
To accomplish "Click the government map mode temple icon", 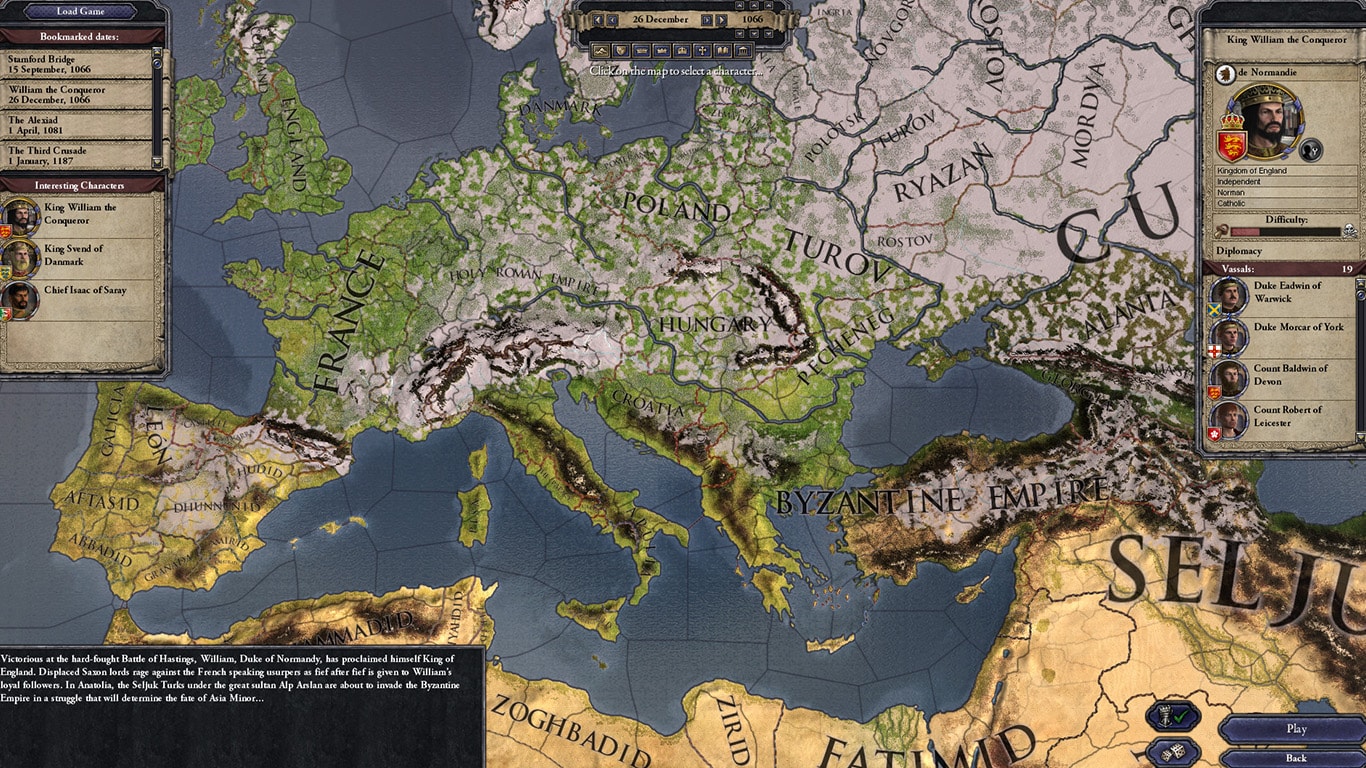I will point(743,51).
